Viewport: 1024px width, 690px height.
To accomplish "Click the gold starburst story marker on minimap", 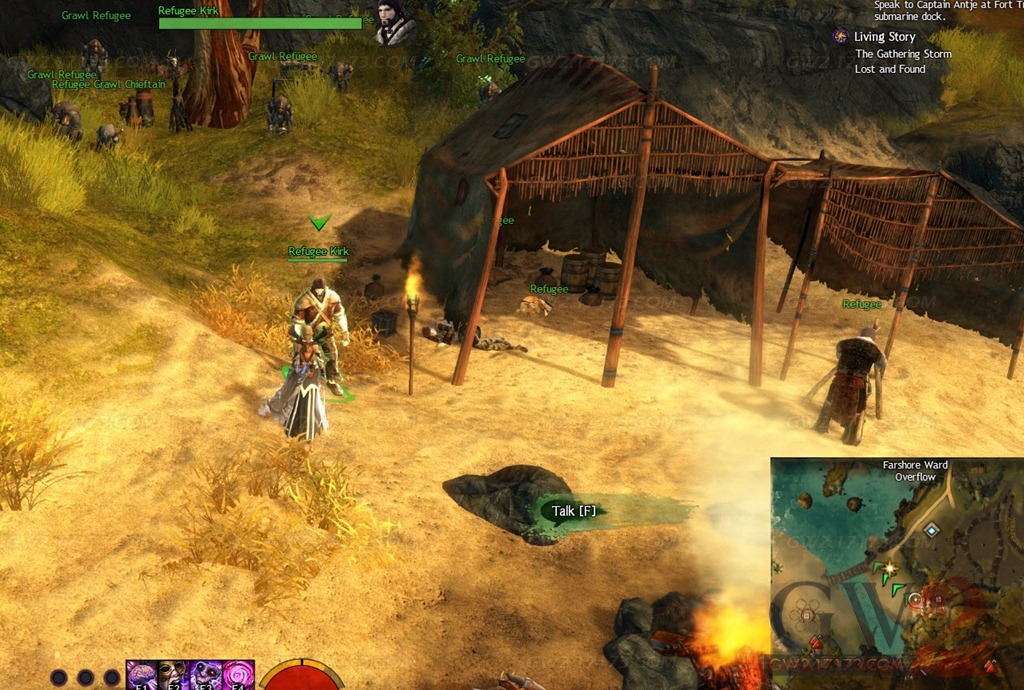I will tap(888, 568).
